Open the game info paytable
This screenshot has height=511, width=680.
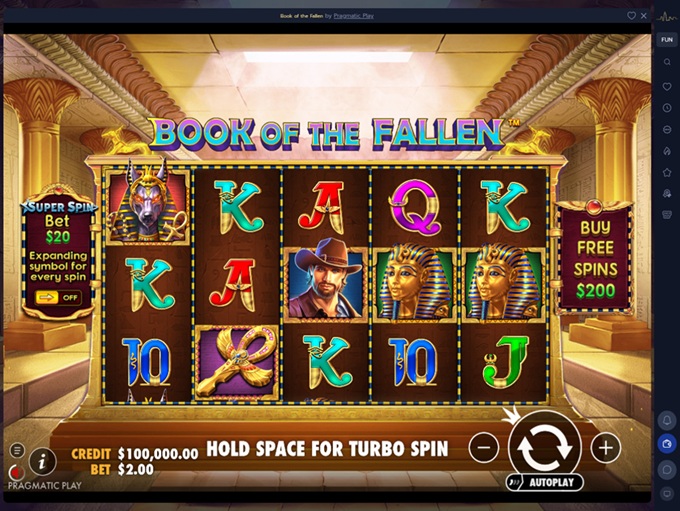coord(42,461)
